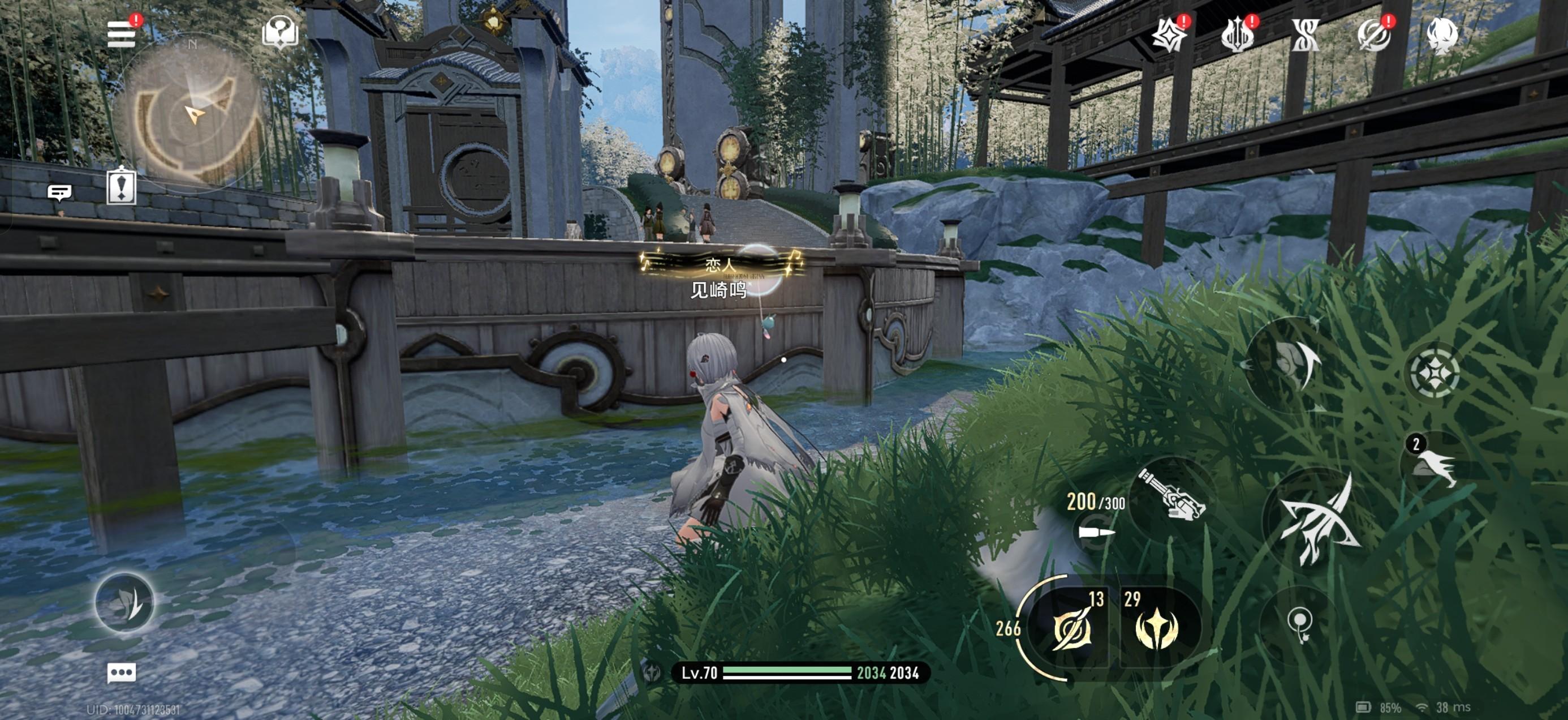The height and width of the screenshot is (720, 1568).
Task: Open the flaming sword emblem menu
Action: coord(1237,35)
